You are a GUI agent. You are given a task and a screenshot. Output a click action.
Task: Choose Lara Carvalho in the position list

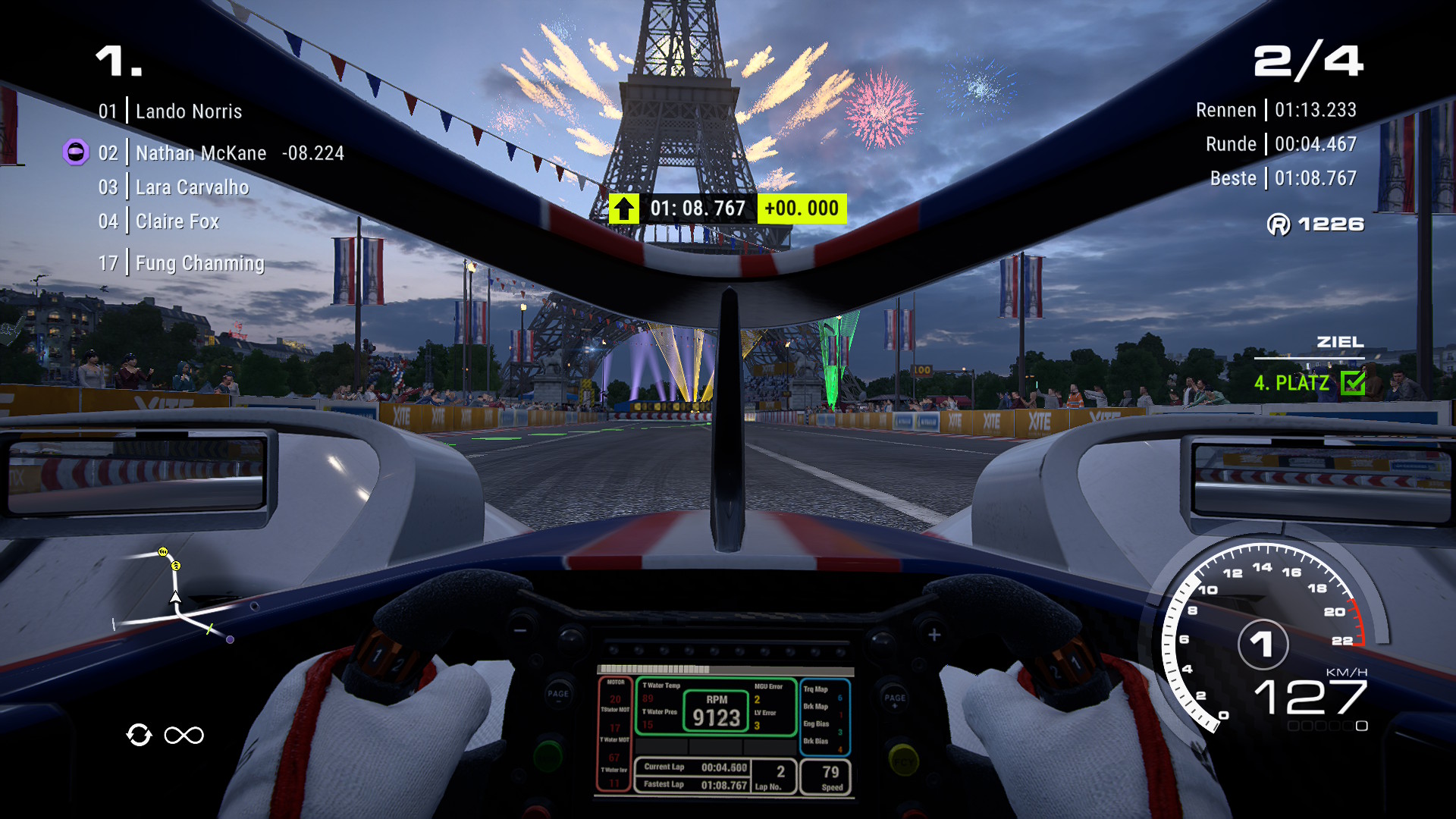[192, 187]
